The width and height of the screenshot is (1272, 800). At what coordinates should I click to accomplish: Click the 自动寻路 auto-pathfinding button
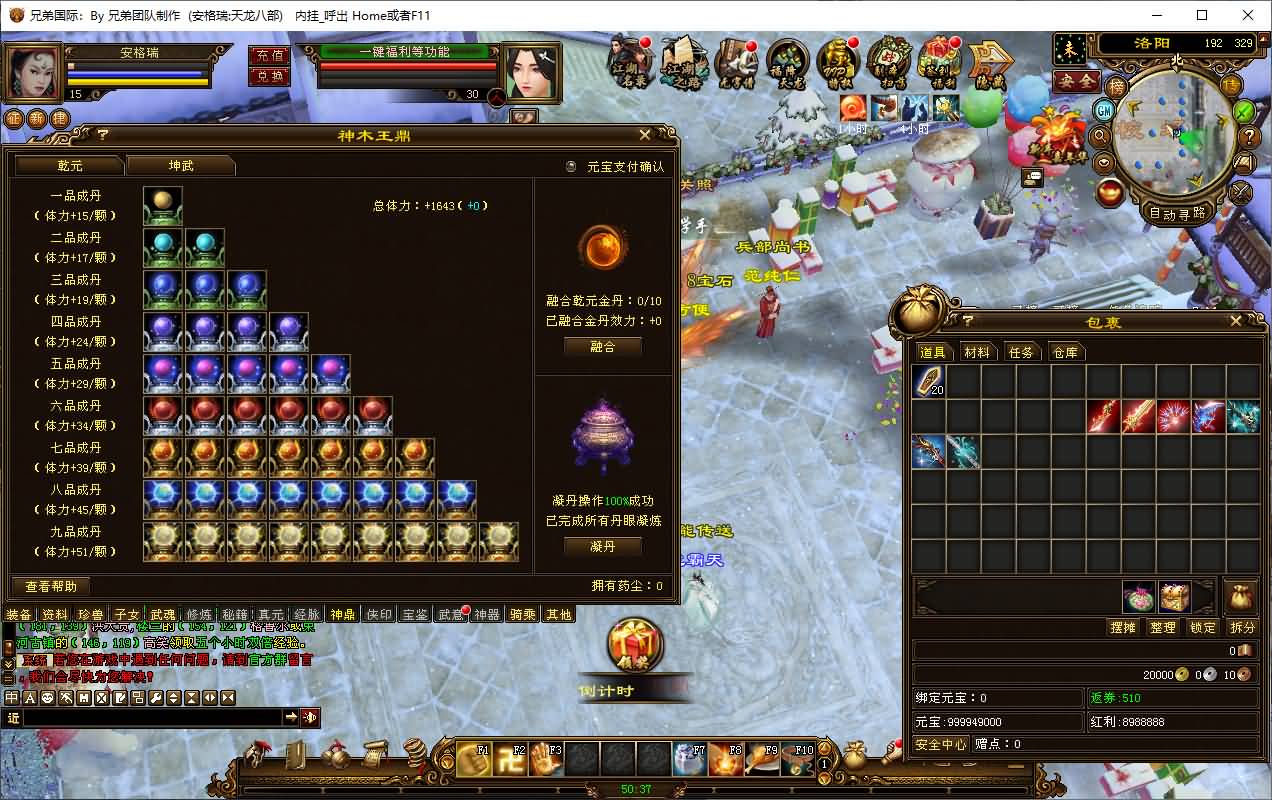[1177, 213]
